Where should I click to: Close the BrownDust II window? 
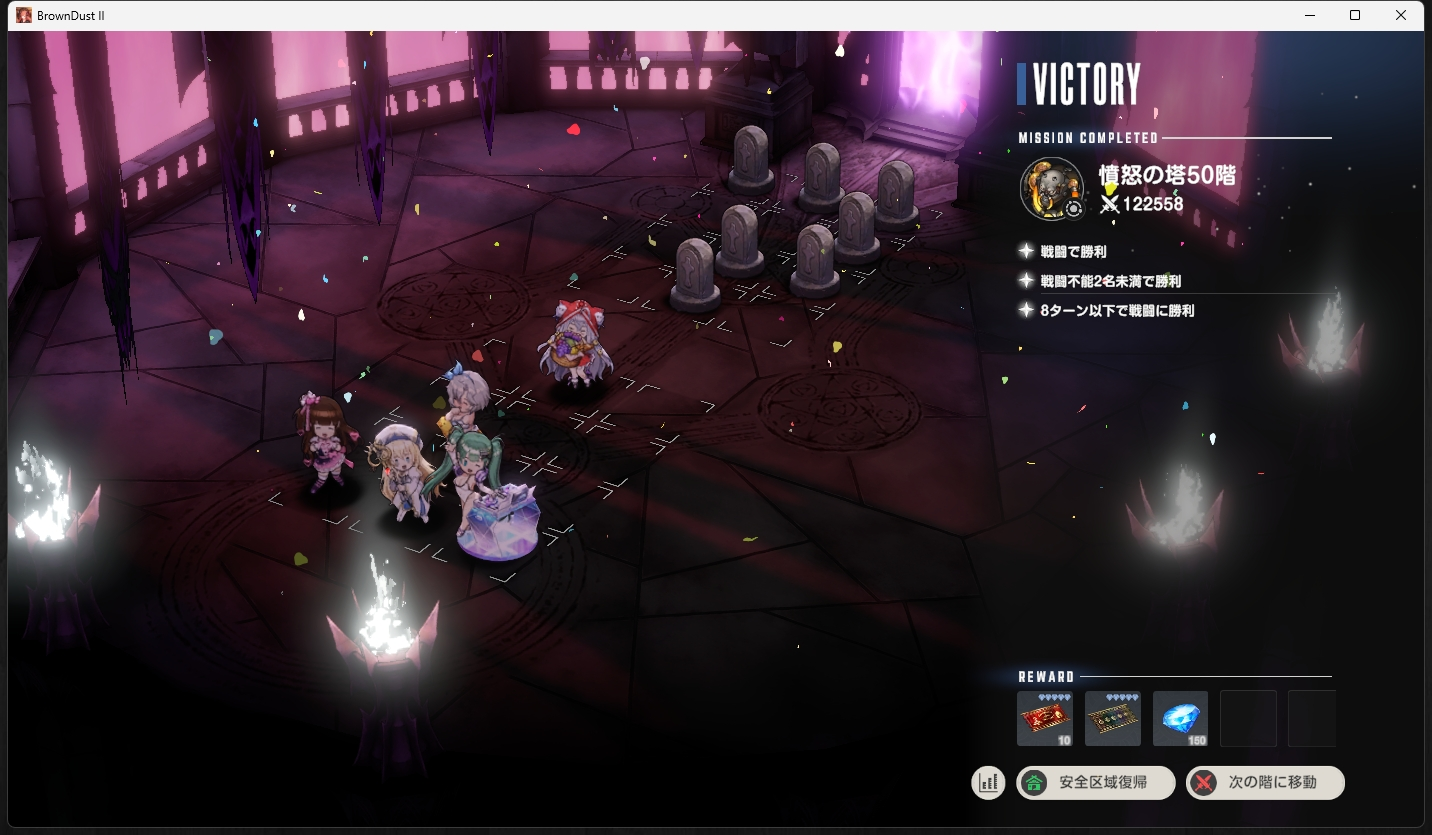(x=1401, y=15)
